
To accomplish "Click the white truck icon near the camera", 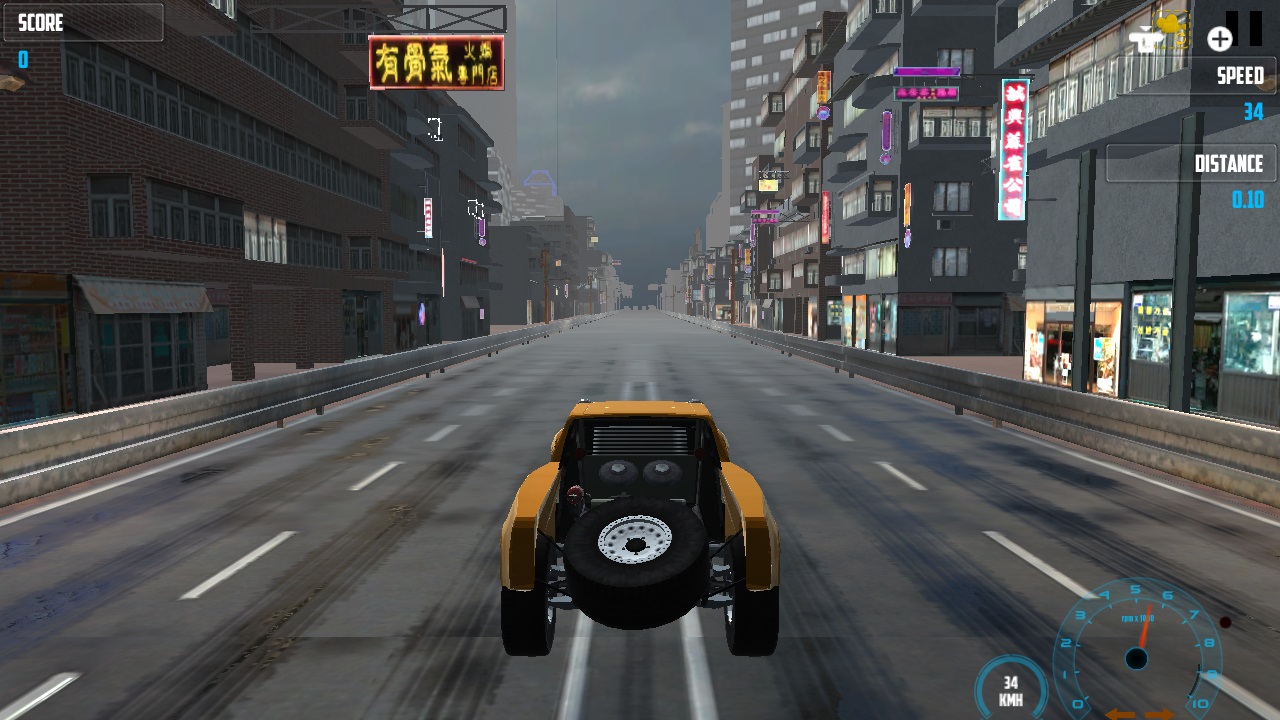I will 1146,41.
